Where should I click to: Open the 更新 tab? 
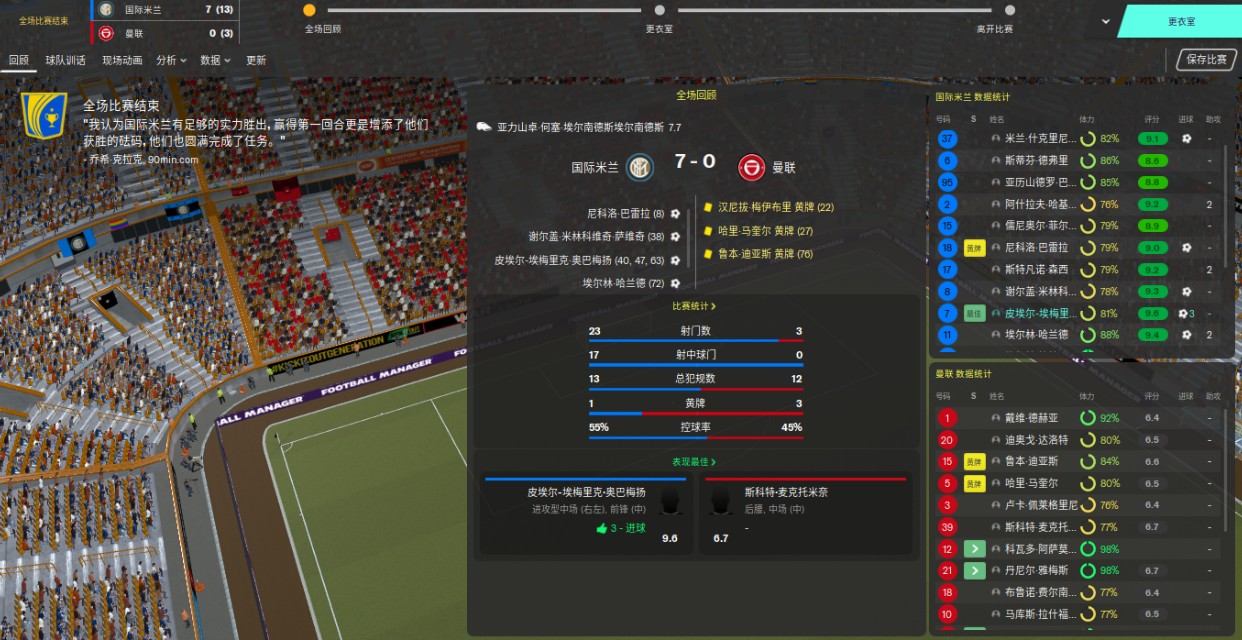(256, 60)
